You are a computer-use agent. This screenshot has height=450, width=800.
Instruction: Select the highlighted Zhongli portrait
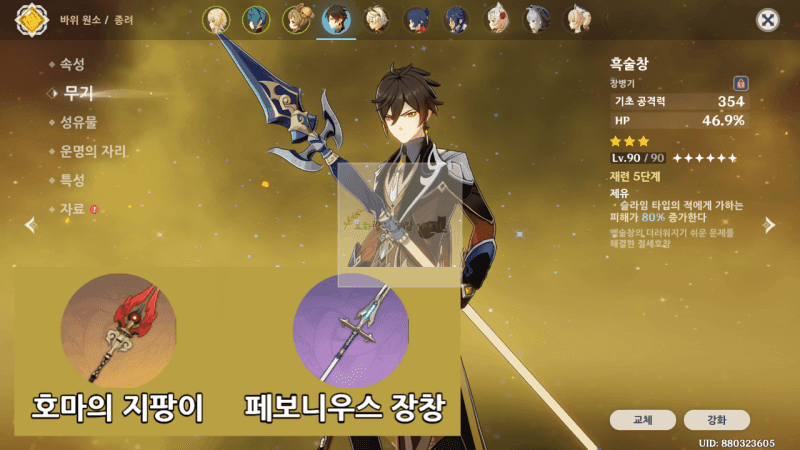[336, 19]
